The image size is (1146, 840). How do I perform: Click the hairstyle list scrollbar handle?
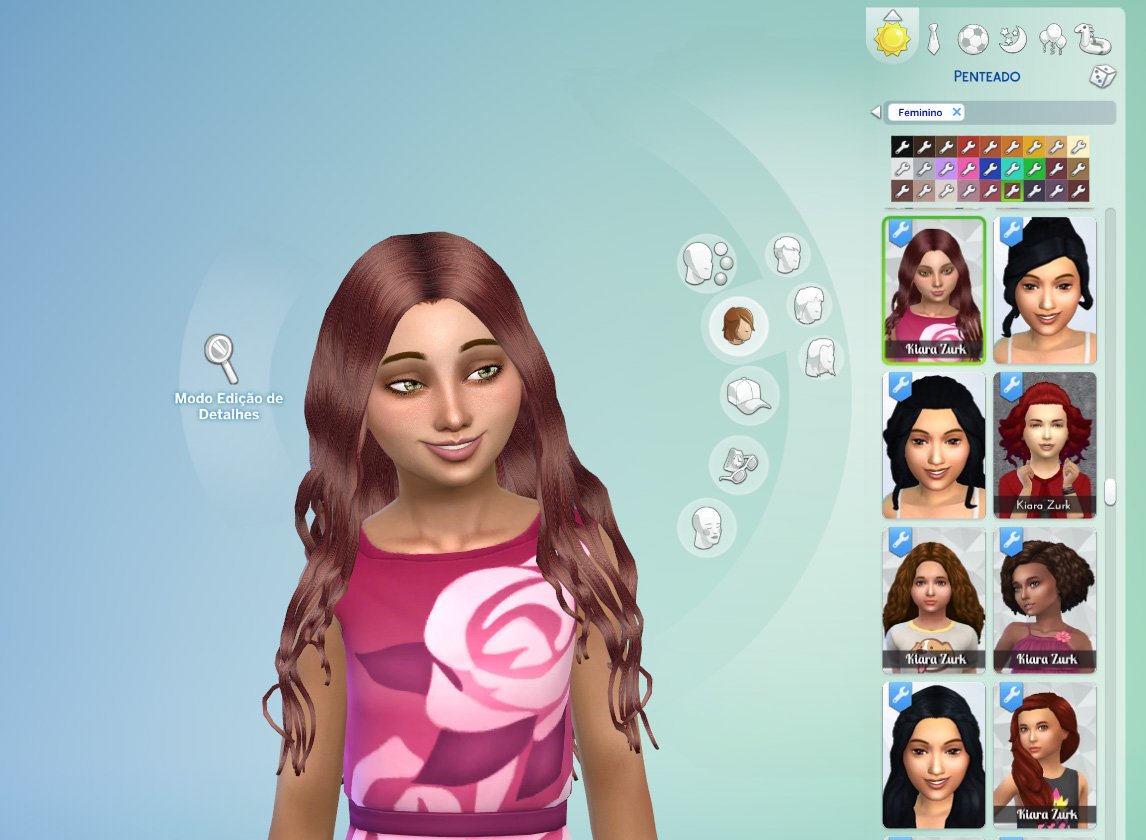point(1110,492)
